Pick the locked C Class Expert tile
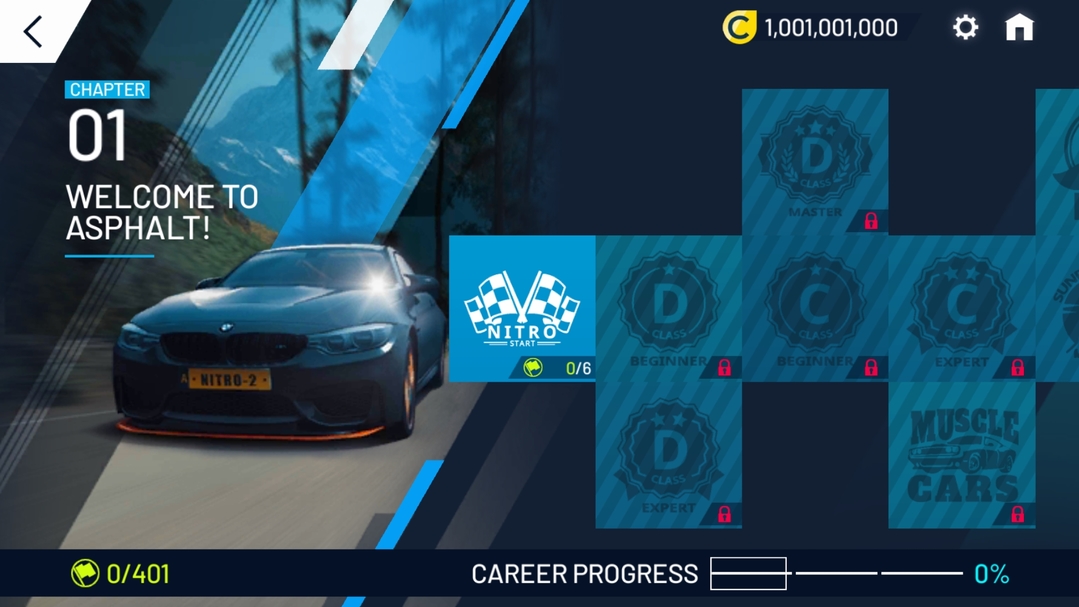The width and height of the screenshot is (1079, 607). [961, 308]
